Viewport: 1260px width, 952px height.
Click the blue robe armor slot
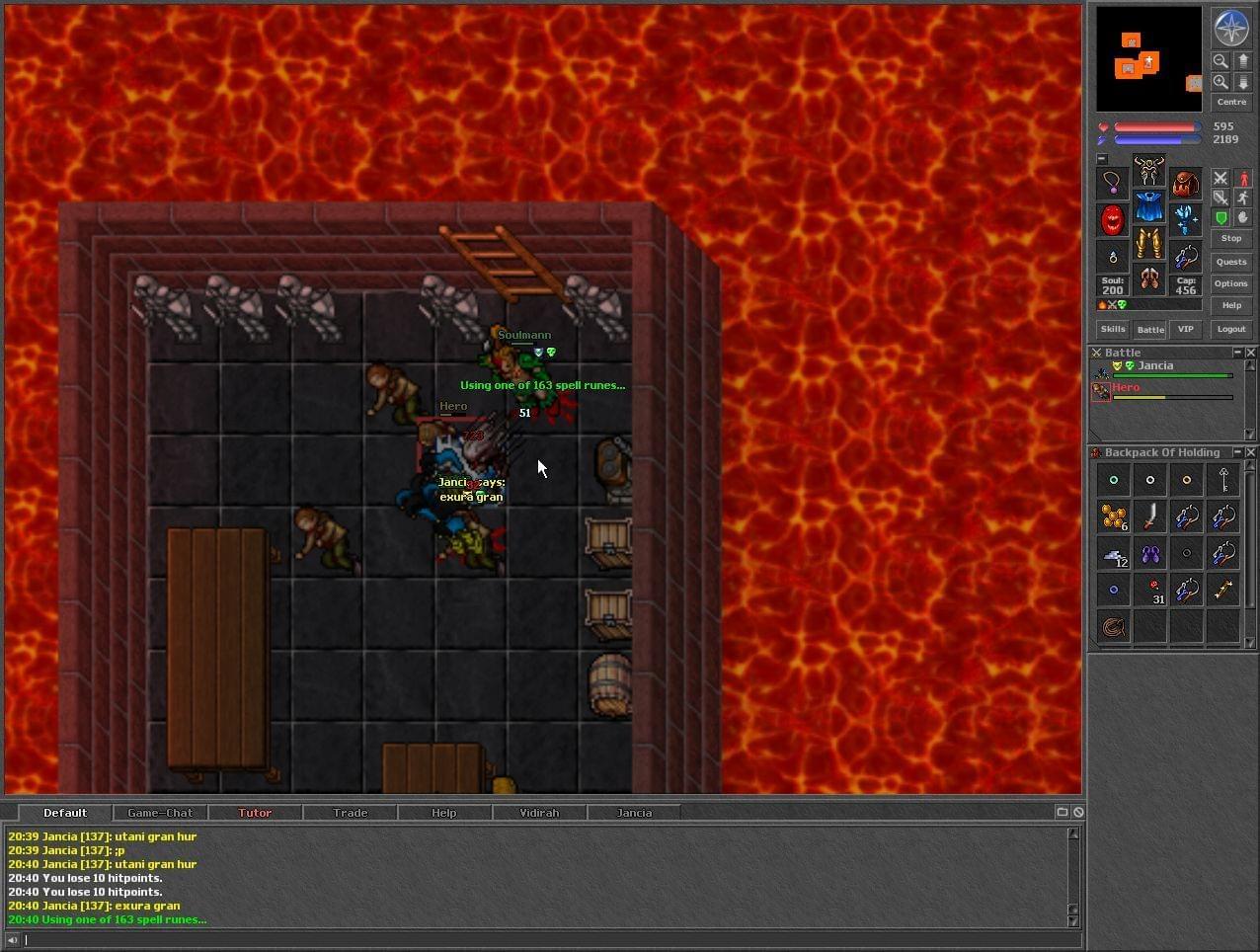1148,207
